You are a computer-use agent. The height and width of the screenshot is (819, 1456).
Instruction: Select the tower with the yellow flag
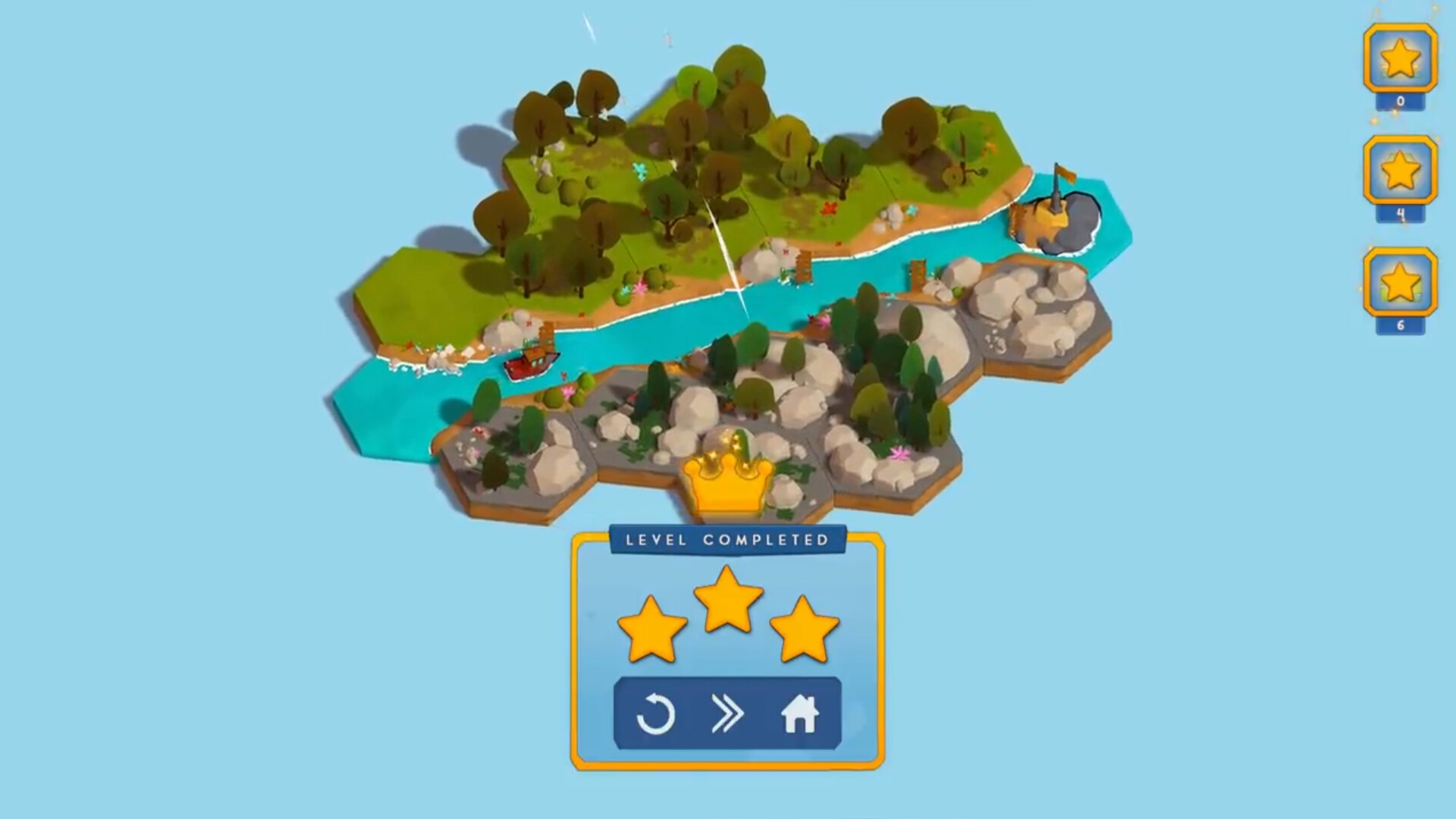pyautogui.click(x=1055, y=201)
